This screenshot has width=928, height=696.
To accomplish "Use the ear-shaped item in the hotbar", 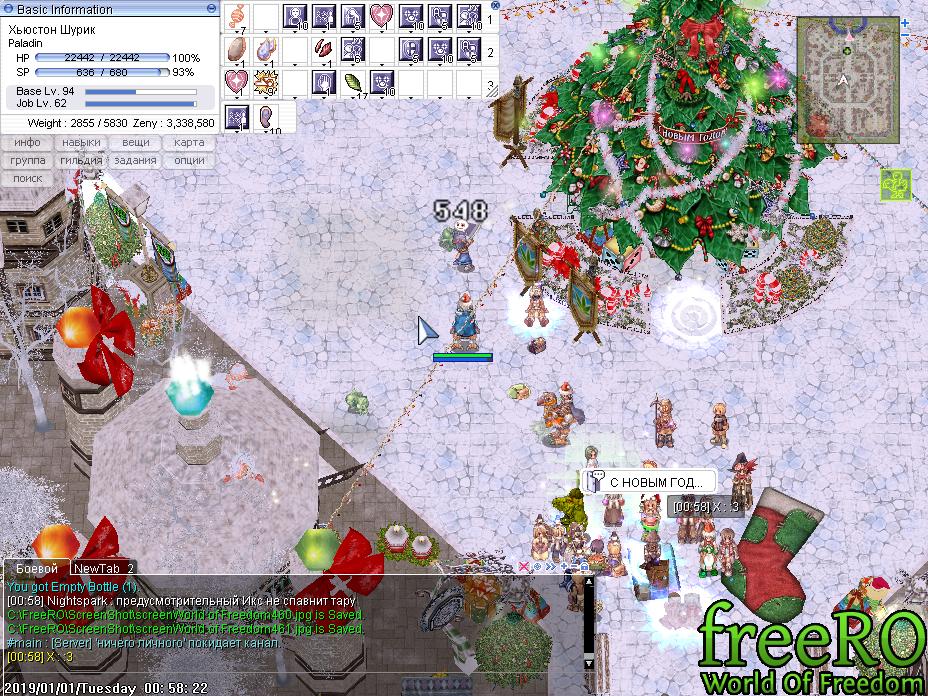I will 266,116.
